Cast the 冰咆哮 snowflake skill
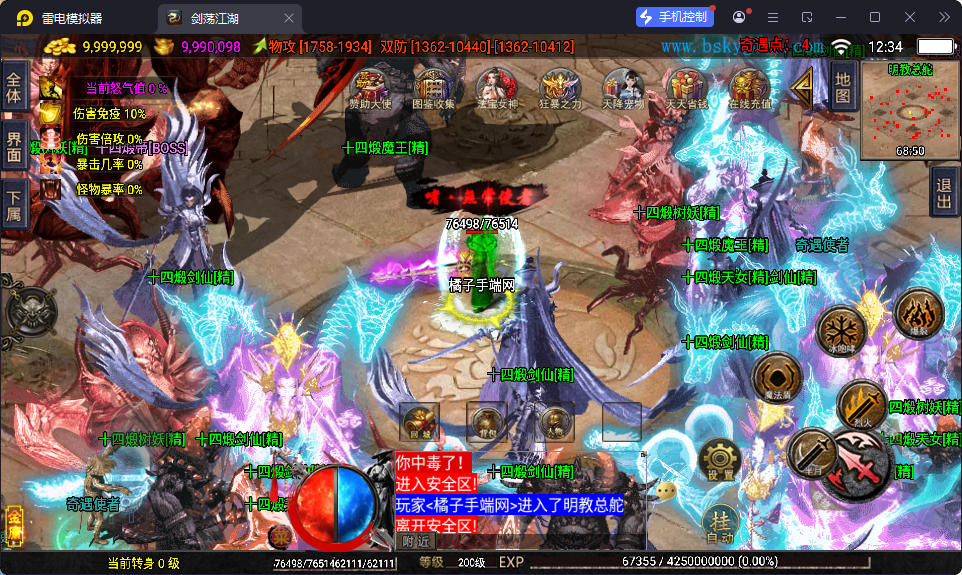The height and width of the screenshot is (575, 962). pos(840,330)
